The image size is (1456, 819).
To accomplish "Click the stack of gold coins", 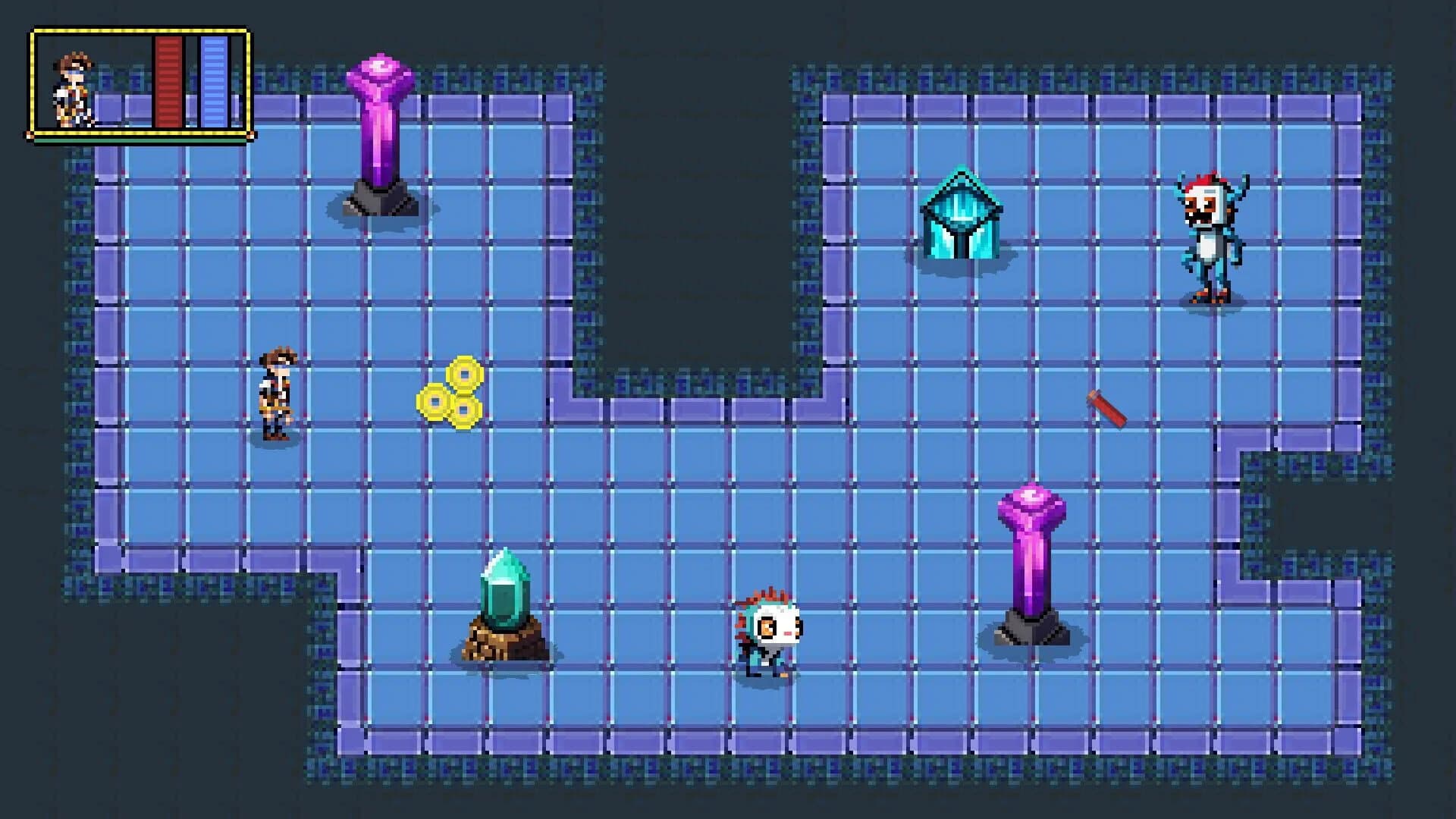I will pyautogui.click(x=451, y=394).
